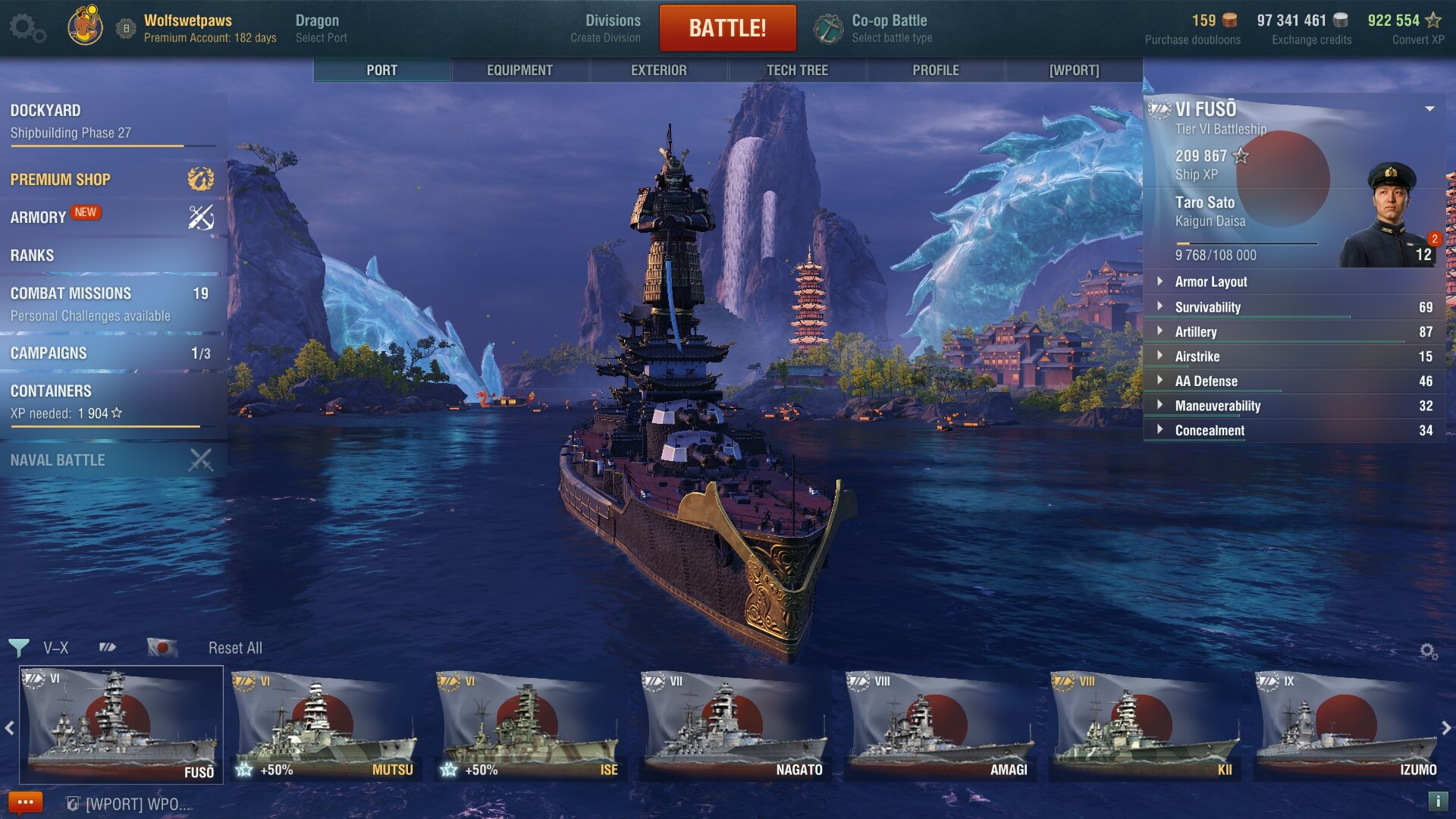
Task: Open the orange chat button
Action: pyautogui.click(x=25, y=802)
